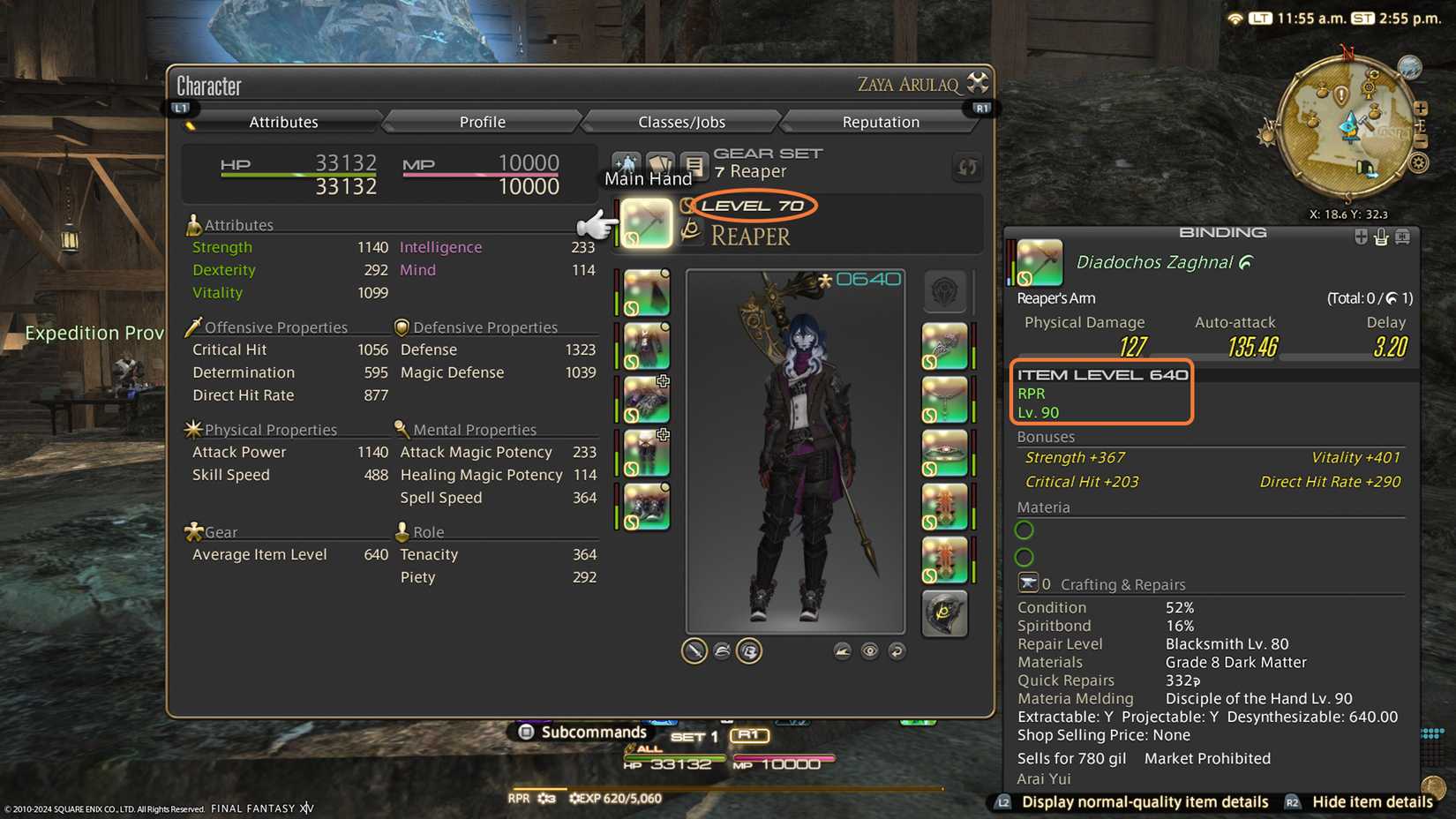The height and width of the screenshot is (819, 1456).
Task: Open the Classes/Jobs tab
Action: [680, 121]
